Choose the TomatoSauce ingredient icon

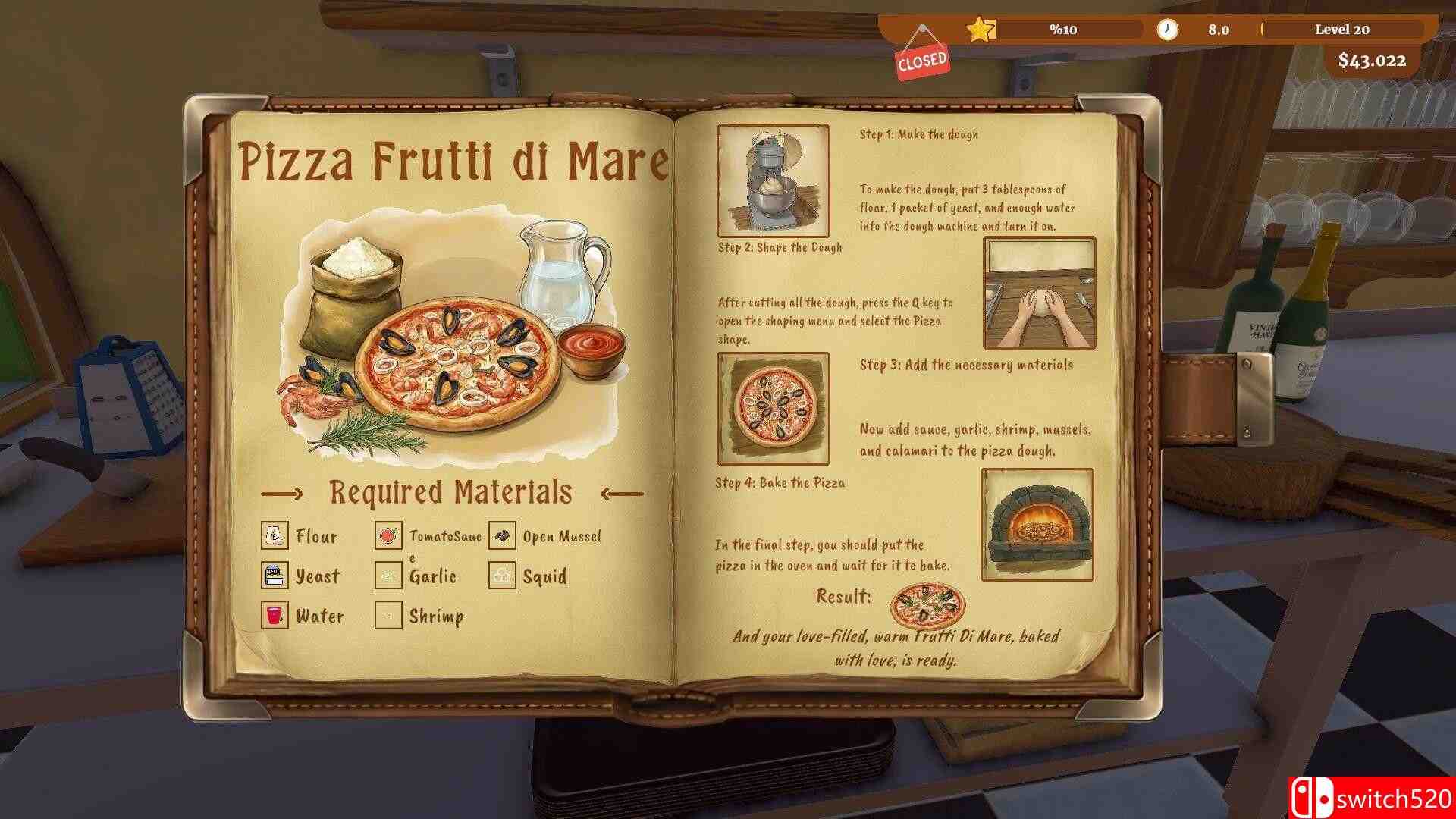[388, 535]
